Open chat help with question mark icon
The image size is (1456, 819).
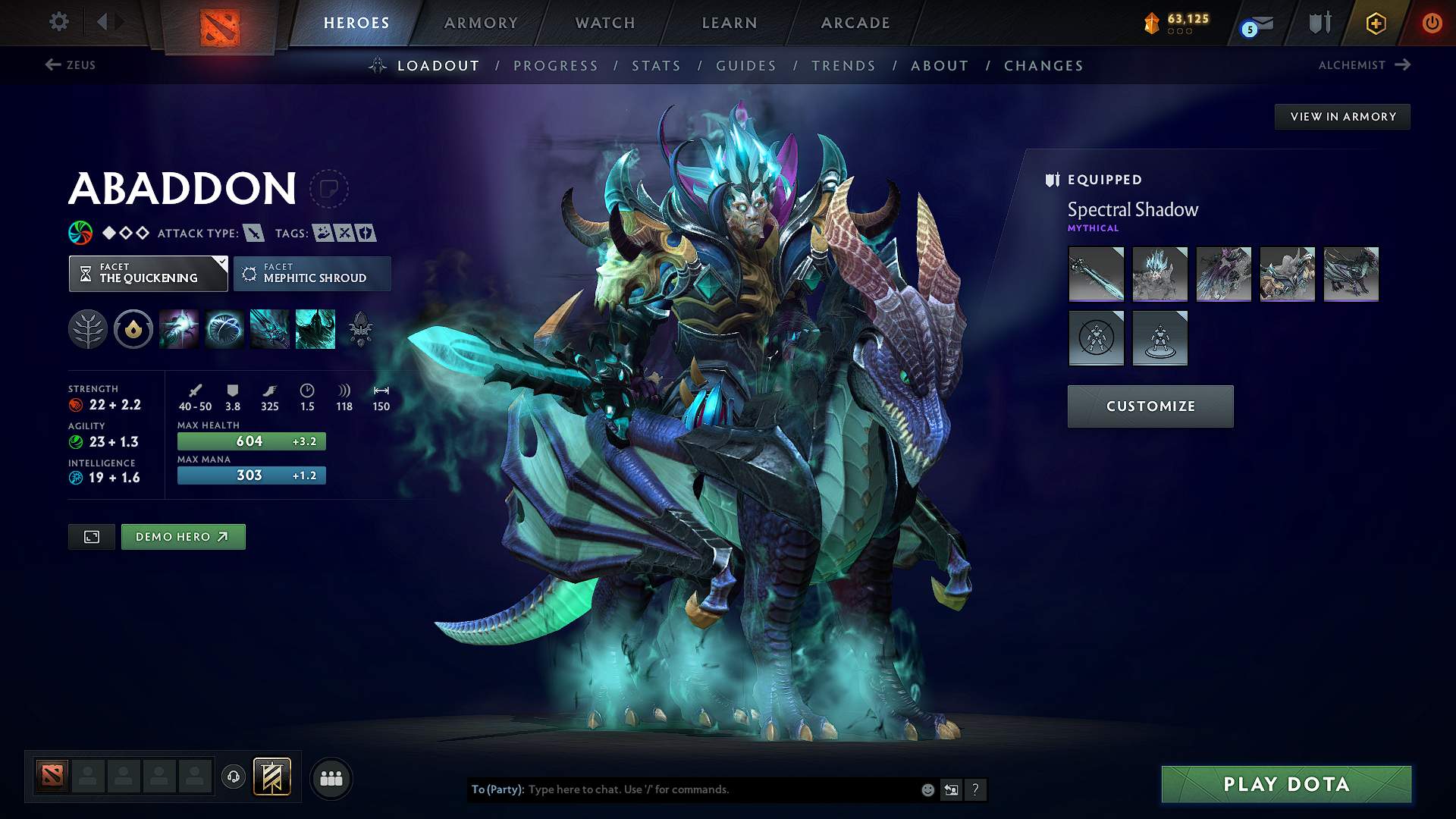tap(976, 789)
